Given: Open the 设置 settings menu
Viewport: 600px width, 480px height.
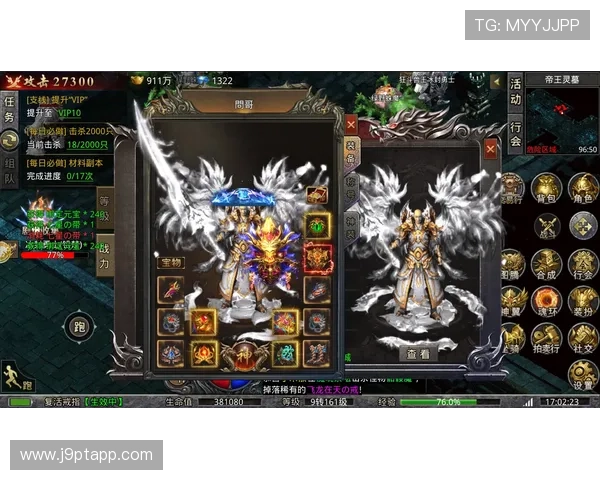Looking at the screenshot, I should tap(582, 374).
